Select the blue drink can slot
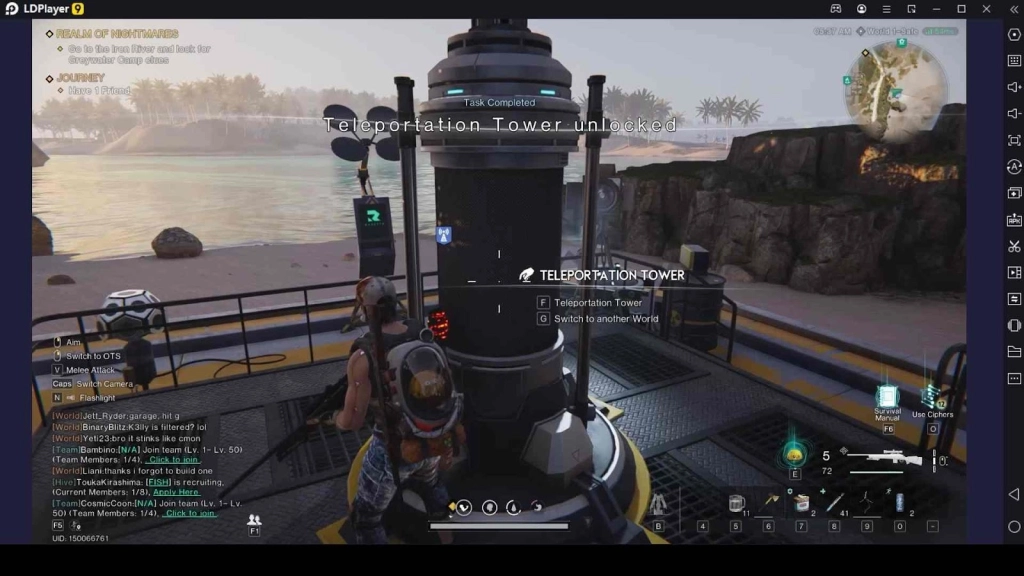The image size is (1024, 576). [x=899, y=503]
